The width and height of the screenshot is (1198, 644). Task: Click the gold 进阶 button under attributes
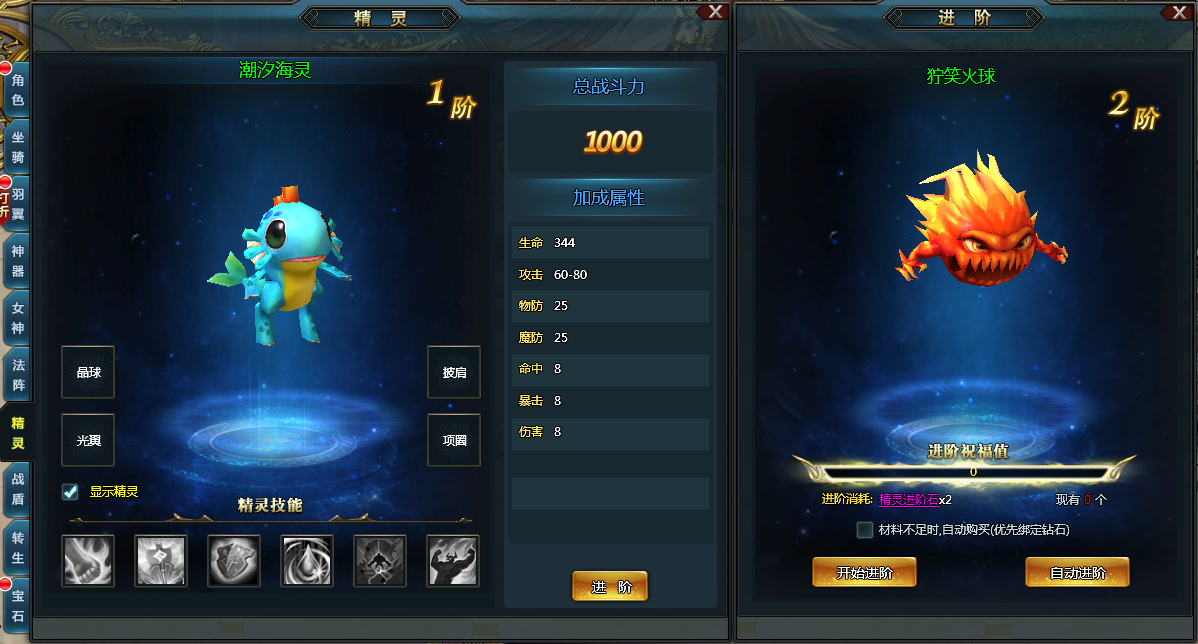(x=610, y=587)
